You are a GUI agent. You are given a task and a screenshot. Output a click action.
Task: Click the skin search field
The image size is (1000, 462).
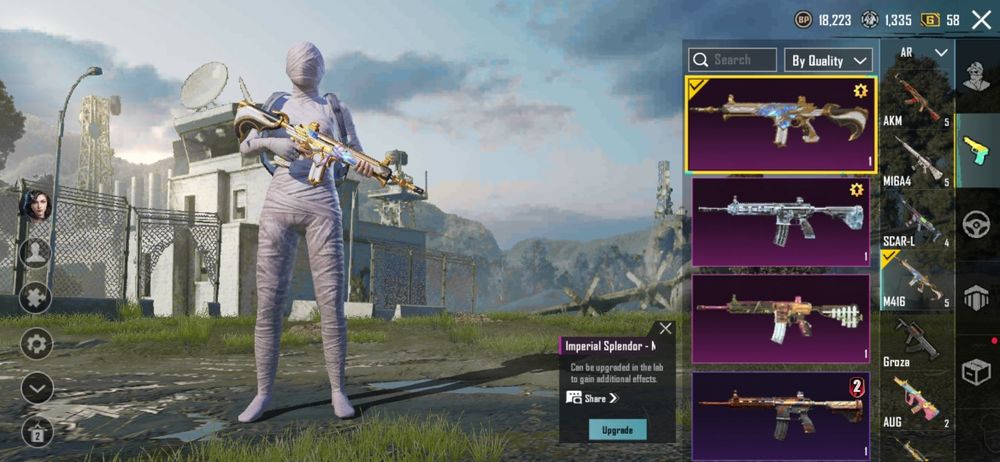pos(735,60)
